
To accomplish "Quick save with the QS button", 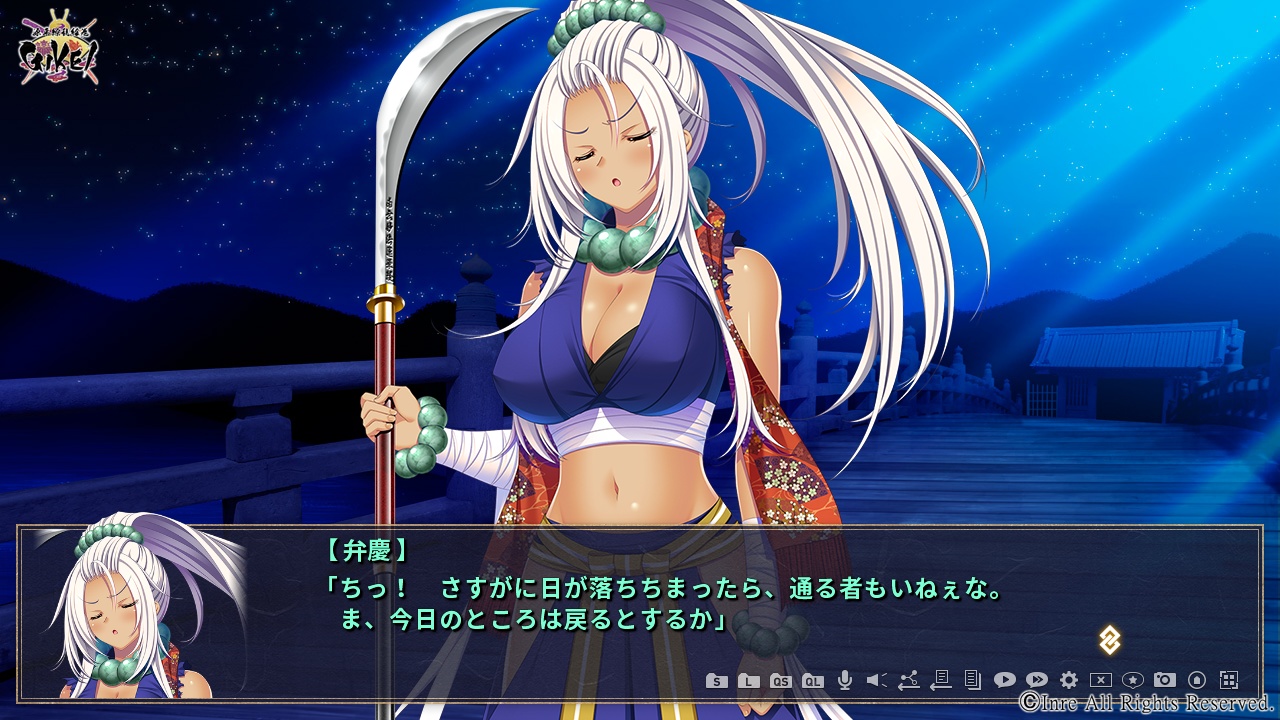I will (x=781, y=681).
